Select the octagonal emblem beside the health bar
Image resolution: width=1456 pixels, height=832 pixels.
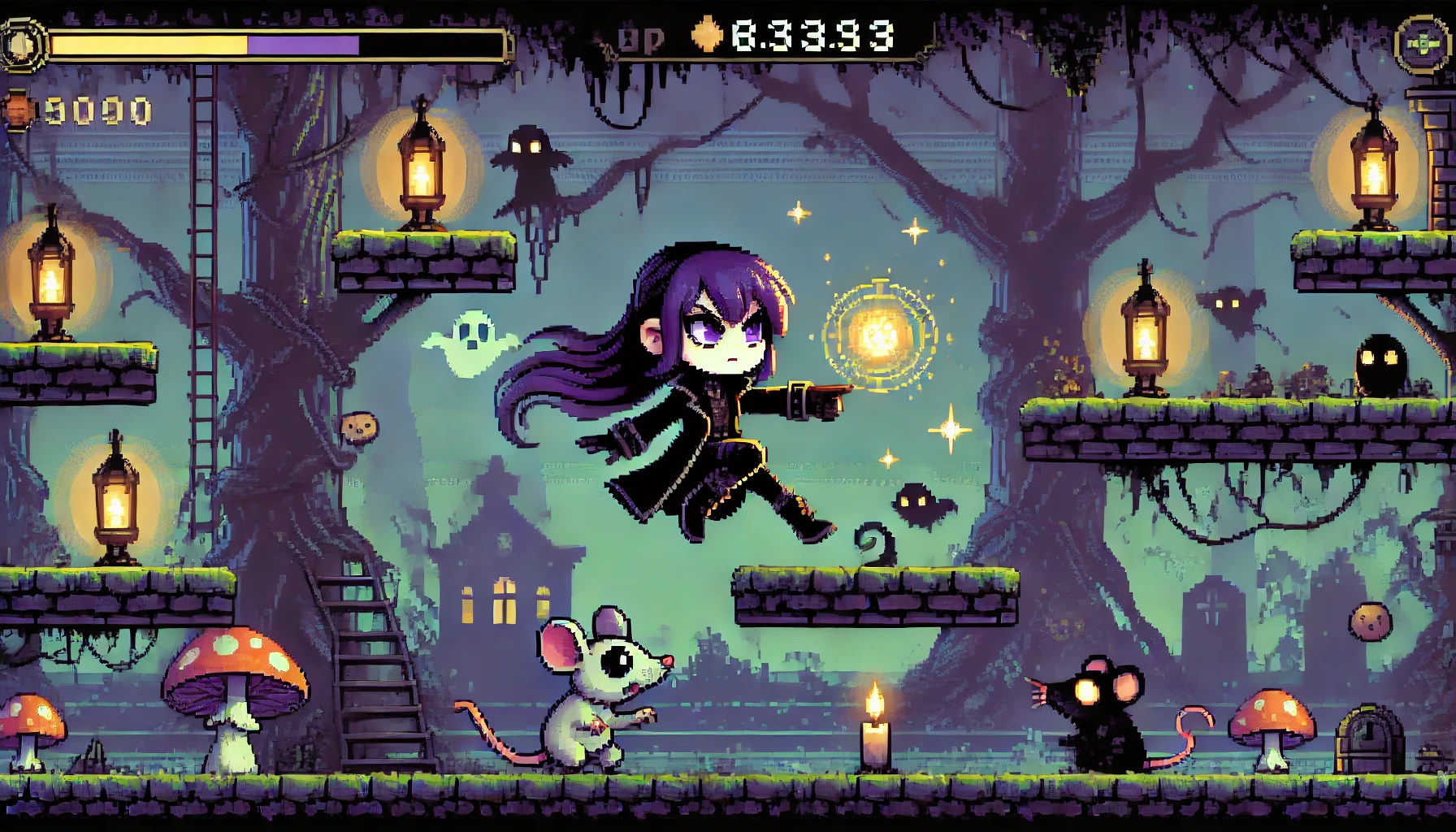pos(21,43)
